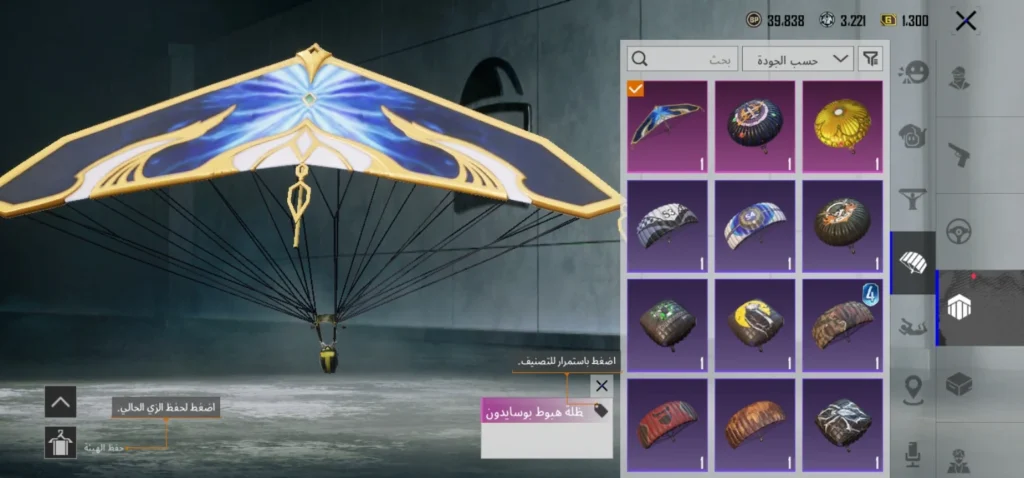The image size is (1024, 478).
Task: Select the green-accented dark parachute
Action: (667, 324)
